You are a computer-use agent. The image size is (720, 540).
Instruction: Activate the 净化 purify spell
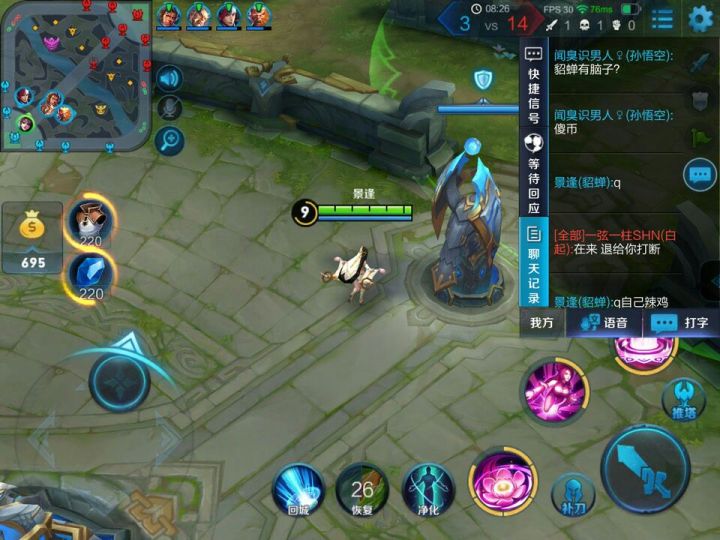tap(428, 490)
